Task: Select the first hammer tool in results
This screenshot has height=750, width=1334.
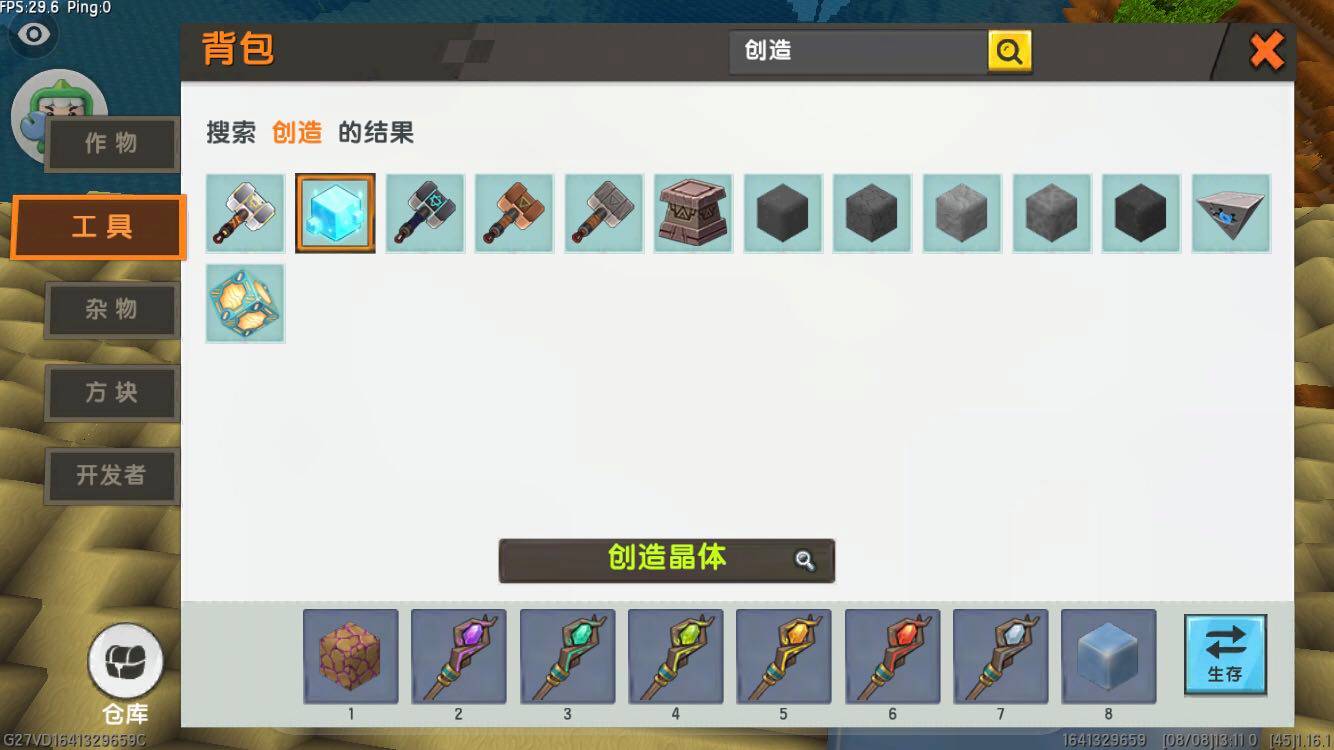Action: [245, 213]
